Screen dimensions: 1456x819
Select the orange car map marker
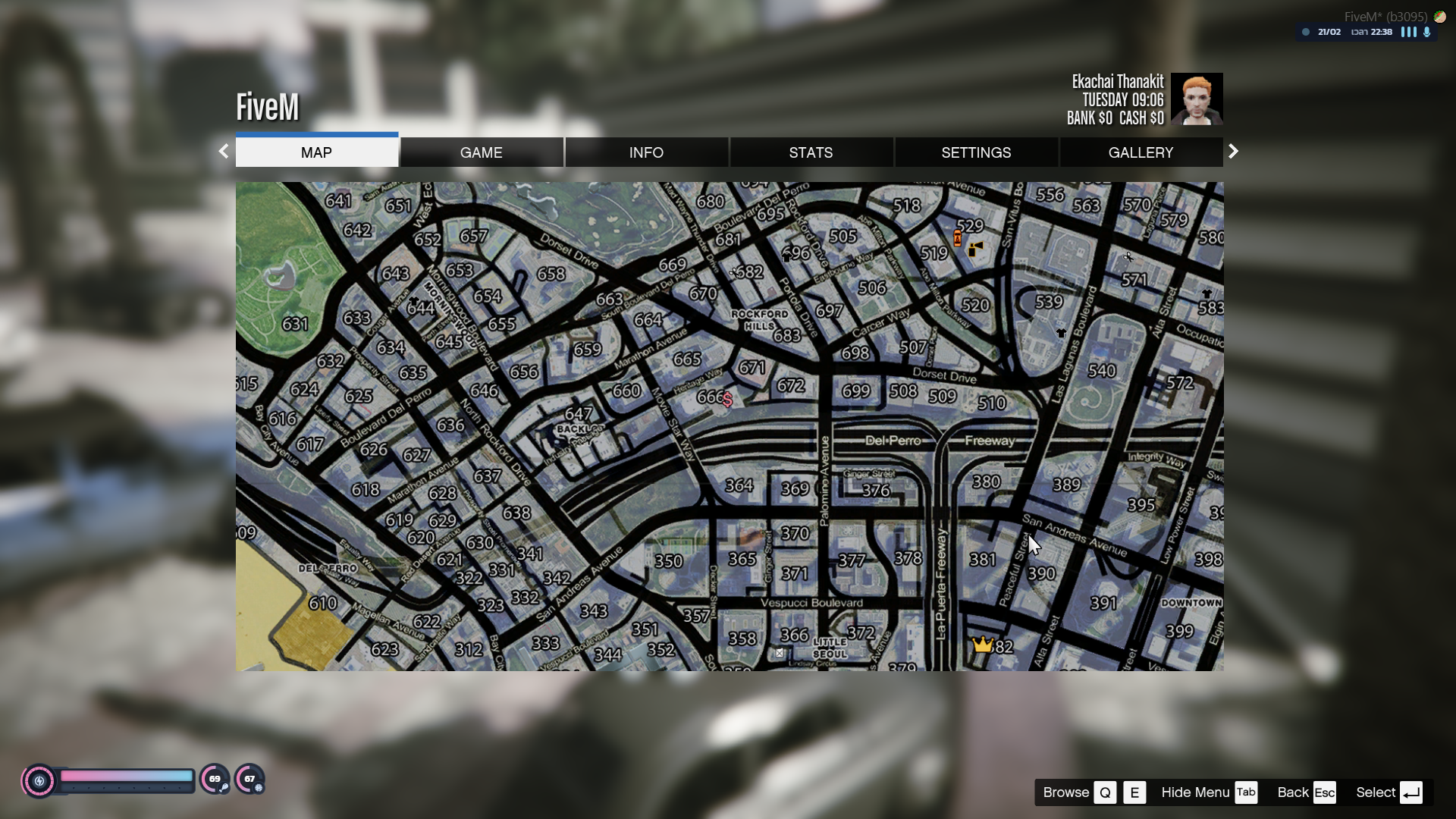(x=958, y=239)
